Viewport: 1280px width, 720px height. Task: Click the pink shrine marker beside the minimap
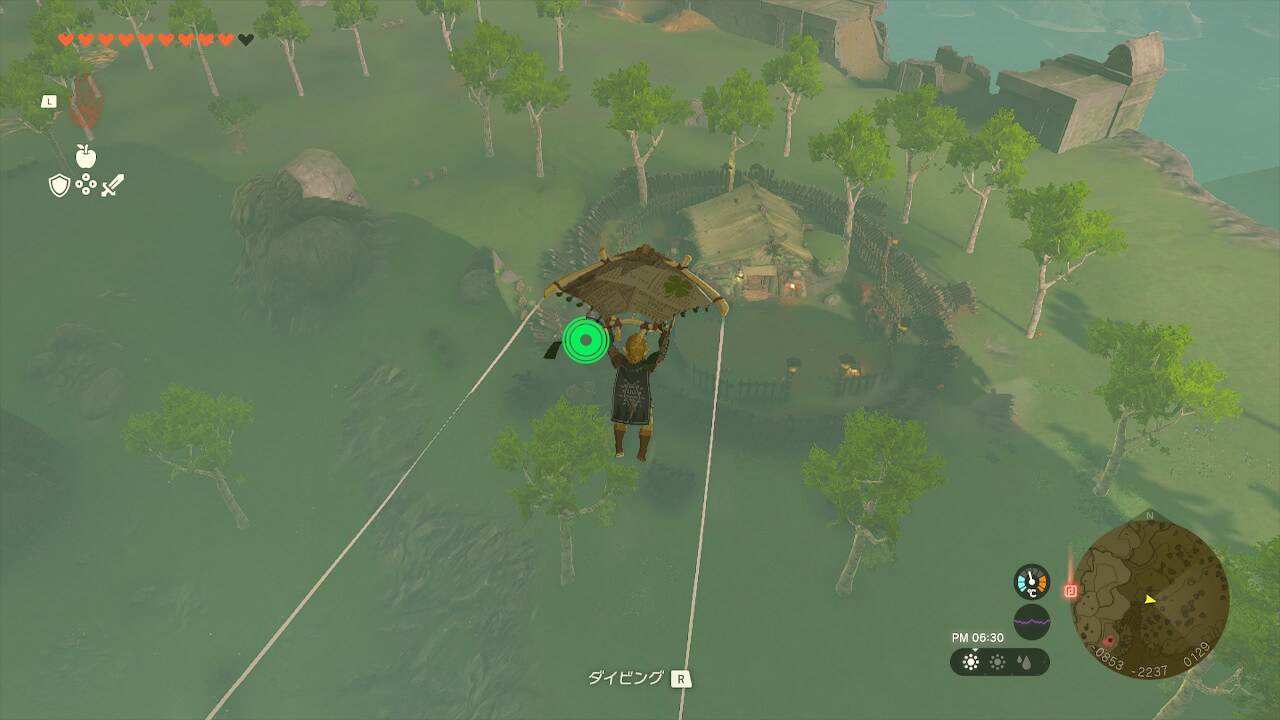1071,591
